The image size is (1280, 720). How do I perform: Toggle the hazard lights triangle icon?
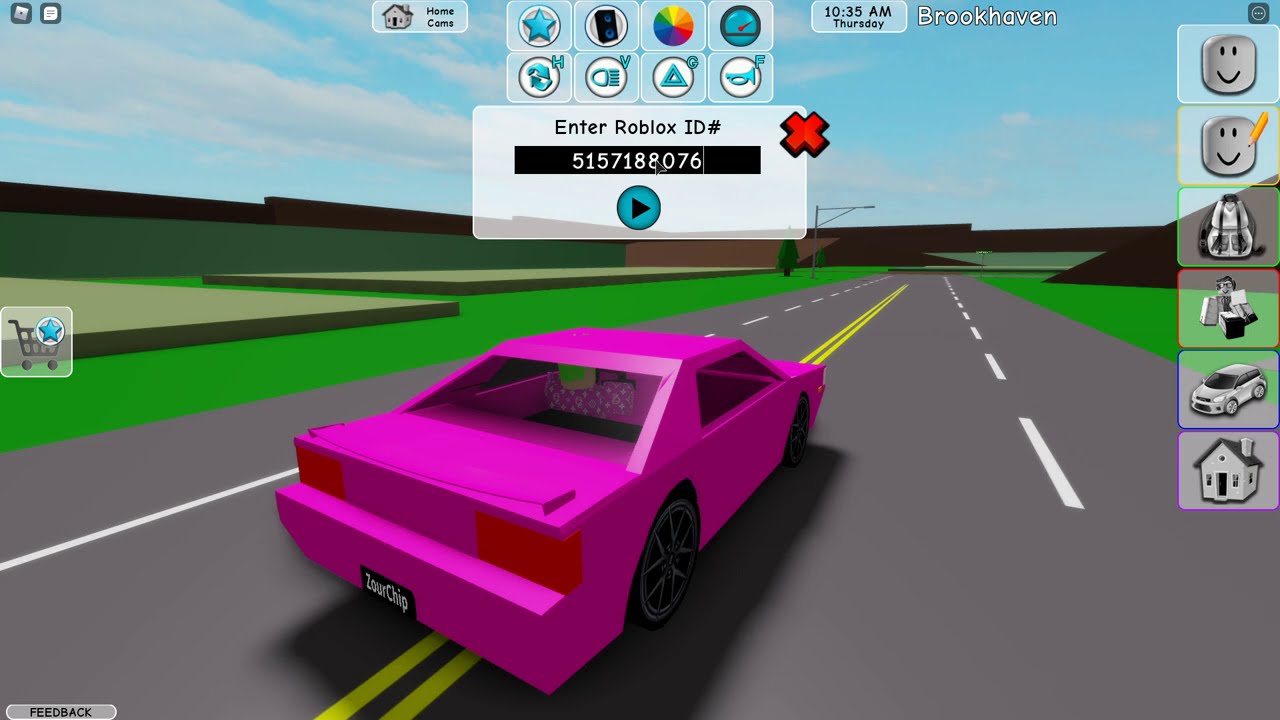(673, 78)
